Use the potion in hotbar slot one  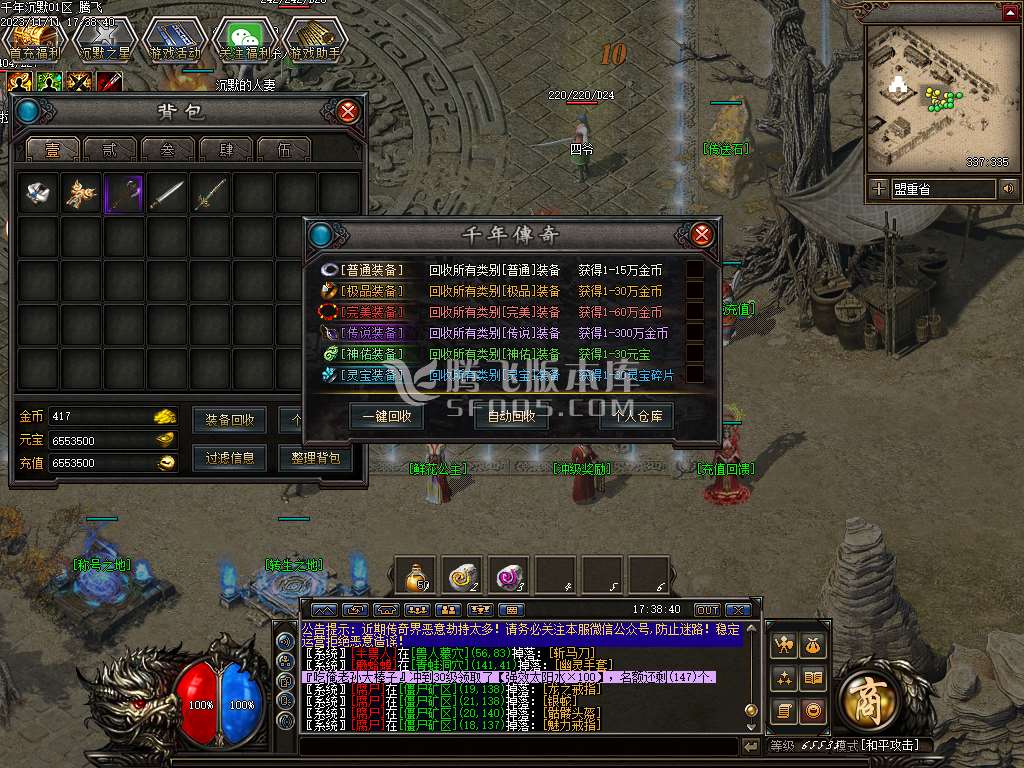(x=415, y=575)
